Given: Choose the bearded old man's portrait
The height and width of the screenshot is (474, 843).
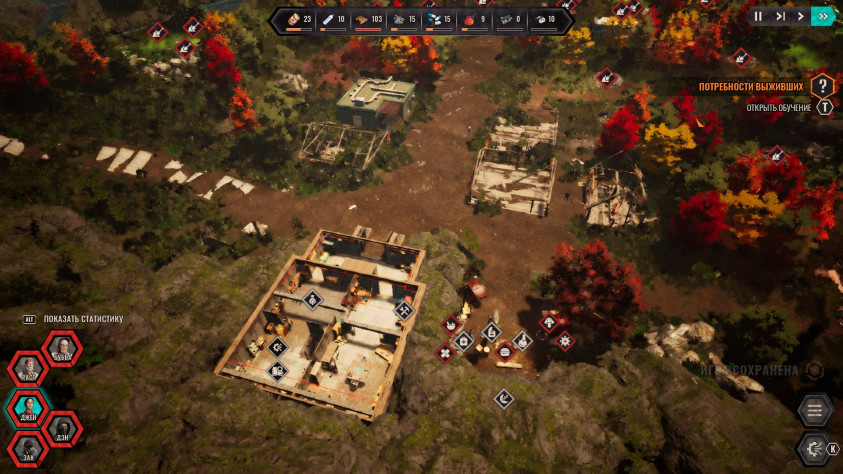Looking at the screenshot, I should [x=28, y=369].
